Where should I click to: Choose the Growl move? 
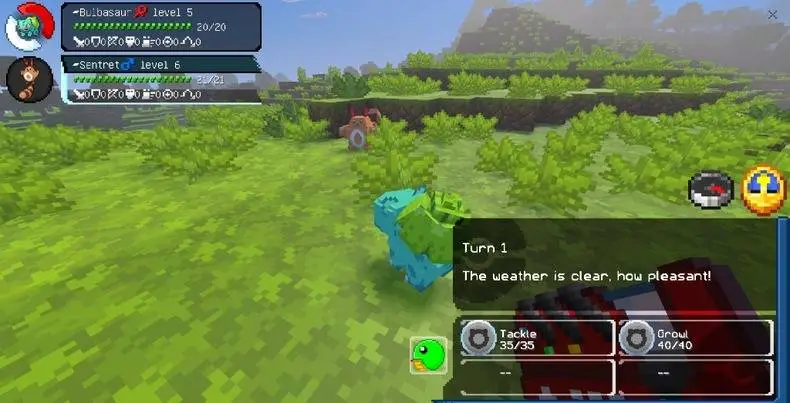pyautogui.click(x=695, y=338)
